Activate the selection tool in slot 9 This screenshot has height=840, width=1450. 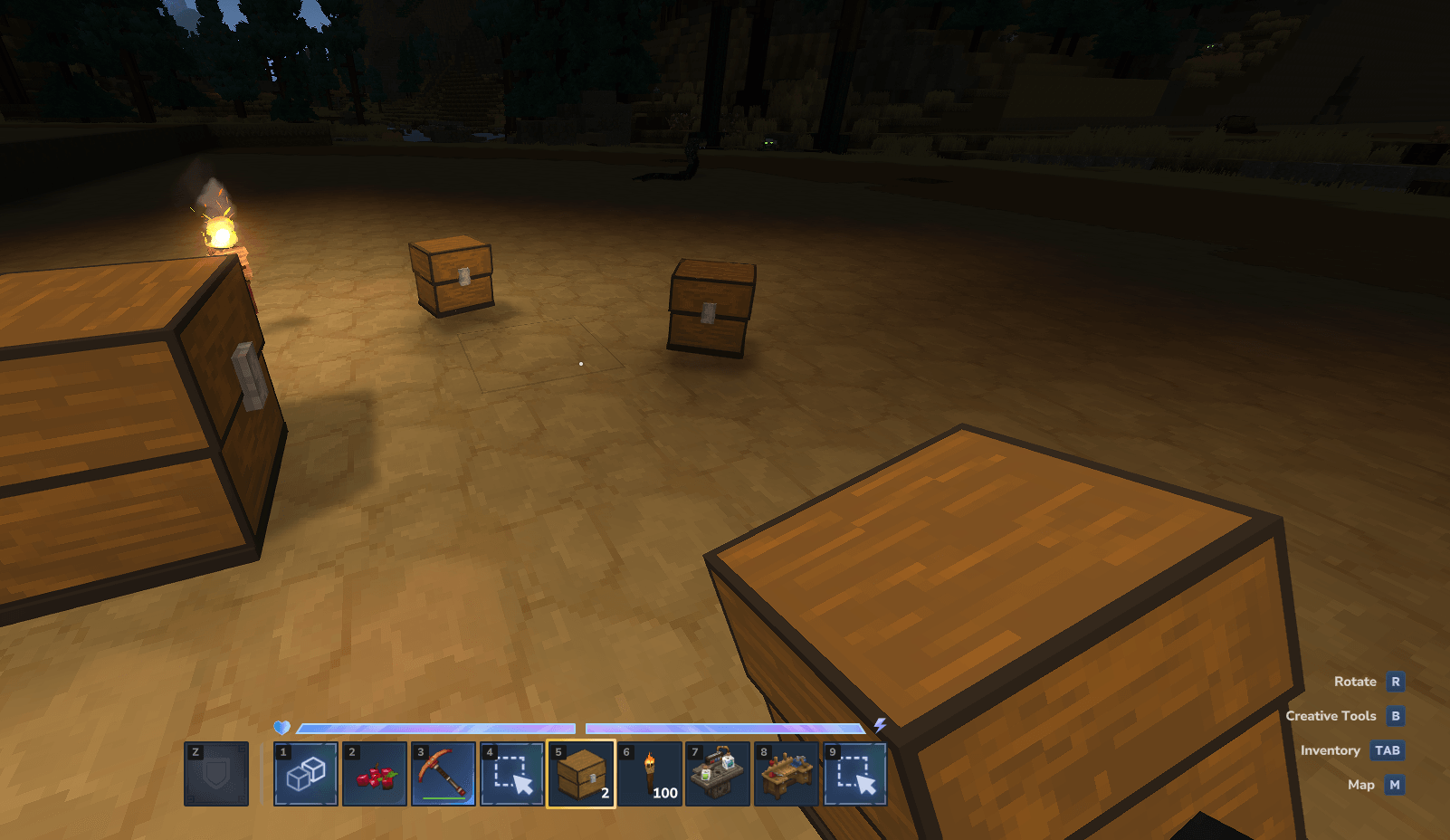click(855, 774)
